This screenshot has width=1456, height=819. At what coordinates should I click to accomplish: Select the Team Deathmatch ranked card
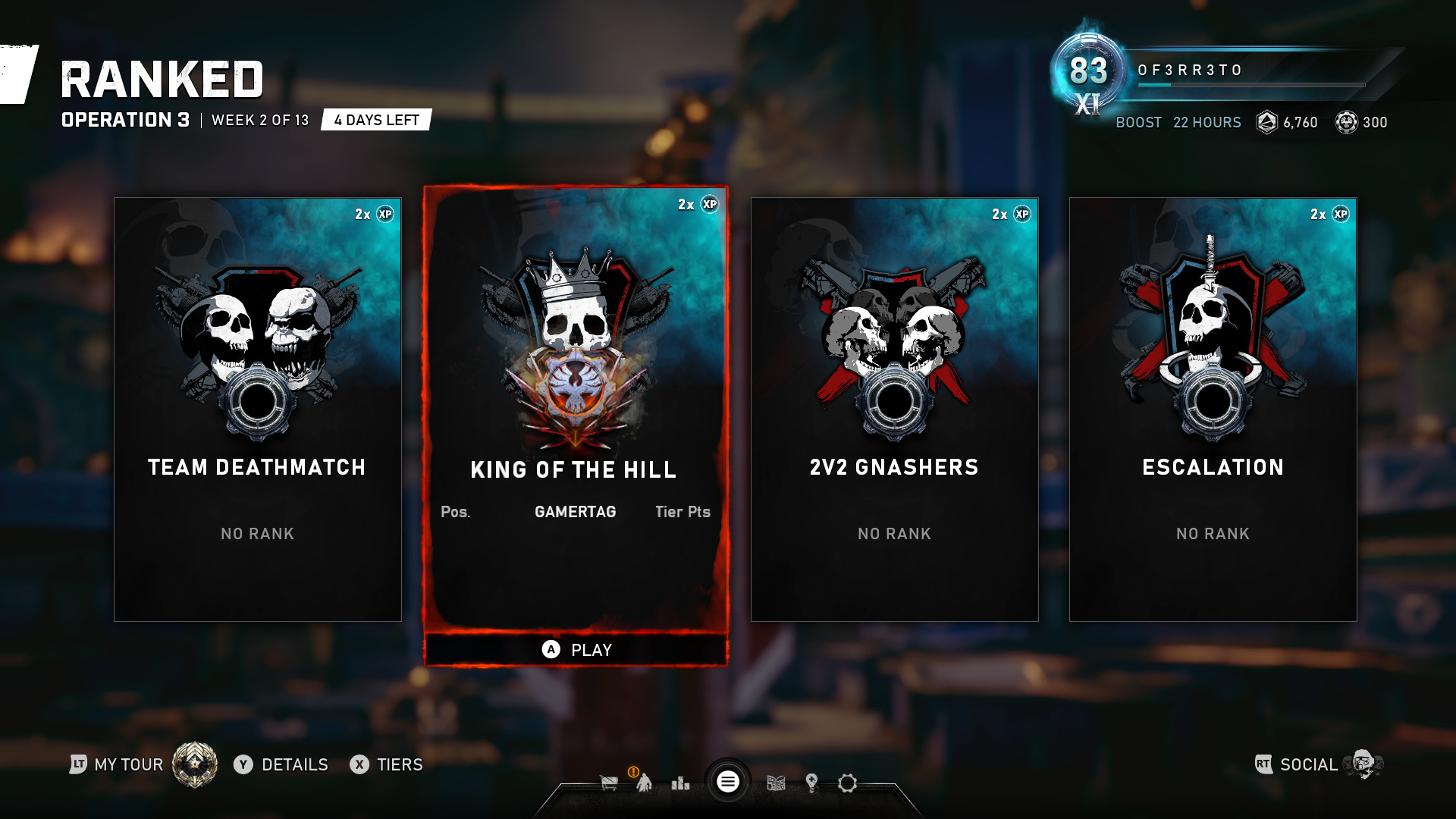point(257,409)
